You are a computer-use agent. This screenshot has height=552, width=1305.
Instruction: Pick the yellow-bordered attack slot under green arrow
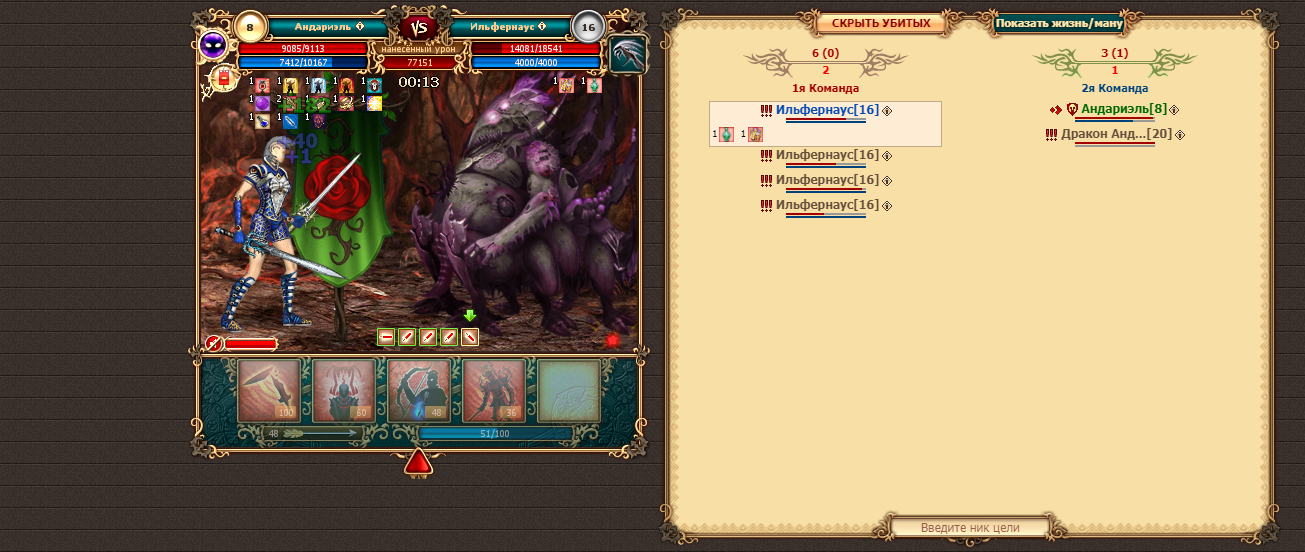[x=470, y=337]
